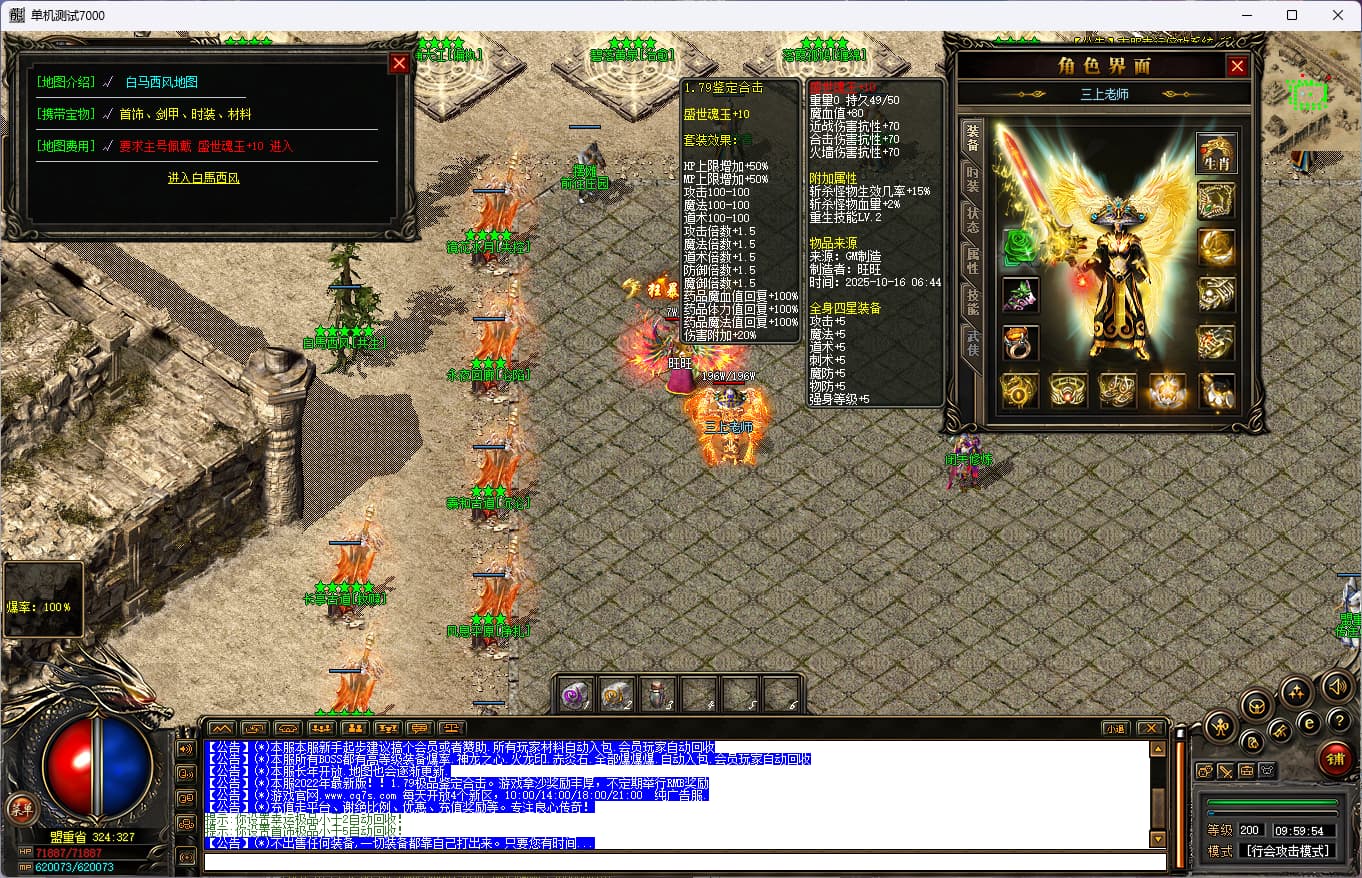Switch to the 技能 skills tab
The image size is (1362, 878).
click(972, 302)
